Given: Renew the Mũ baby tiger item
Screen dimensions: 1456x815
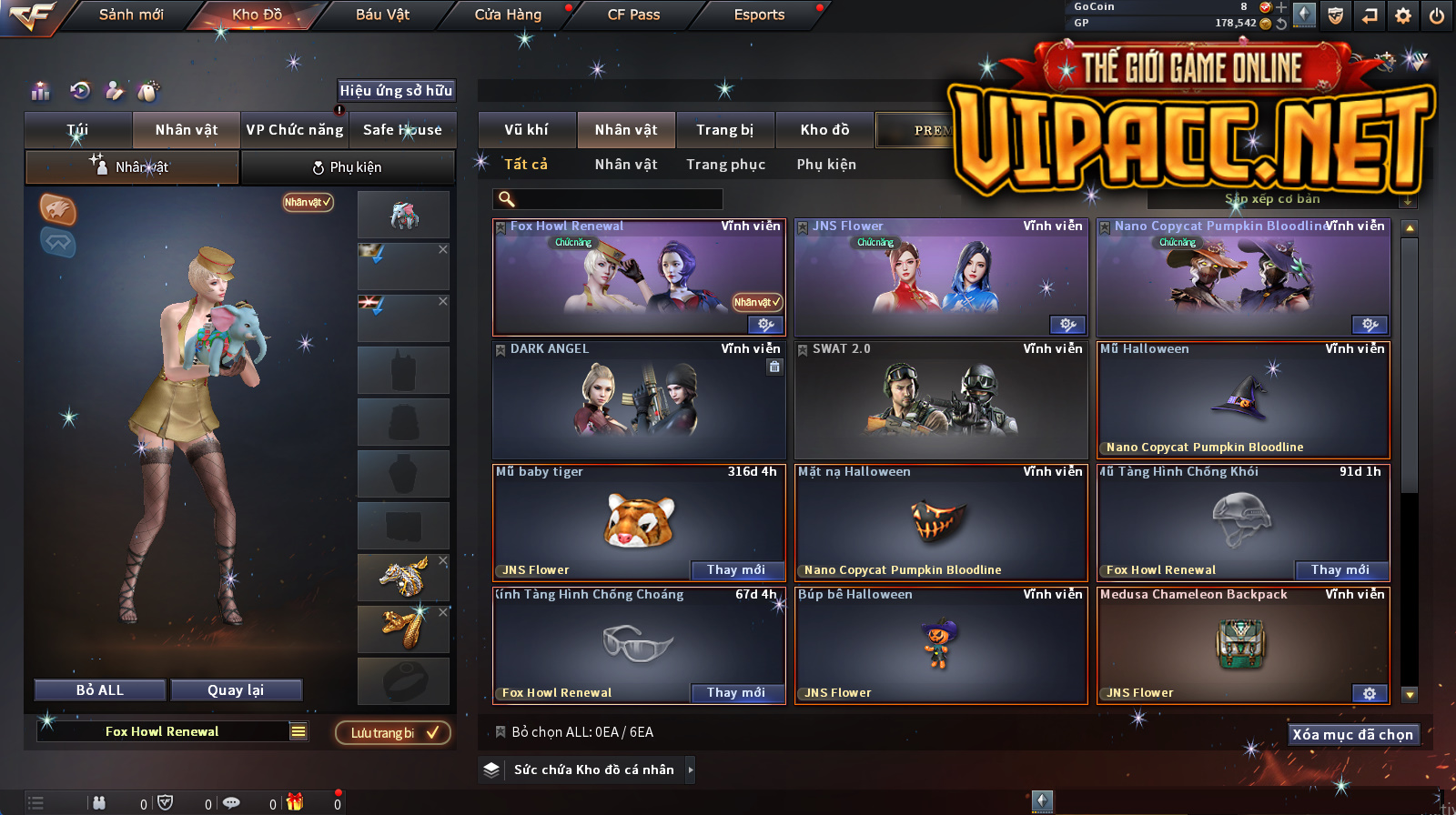Looking at the screenshot, I should click(x=735, y=570).
